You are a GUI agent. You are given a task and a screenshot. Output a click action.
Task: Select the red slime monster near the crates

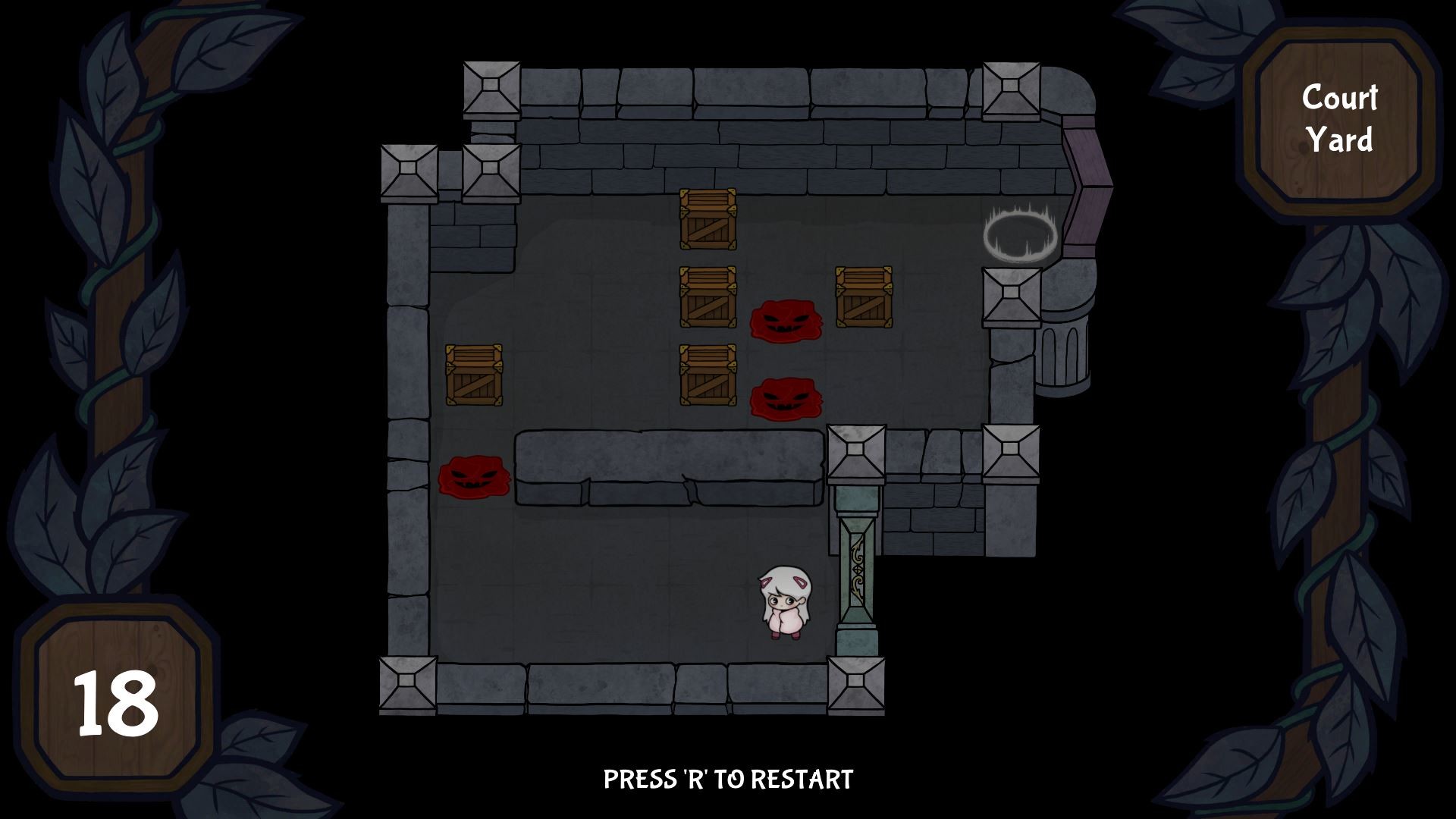click(786, 322)
